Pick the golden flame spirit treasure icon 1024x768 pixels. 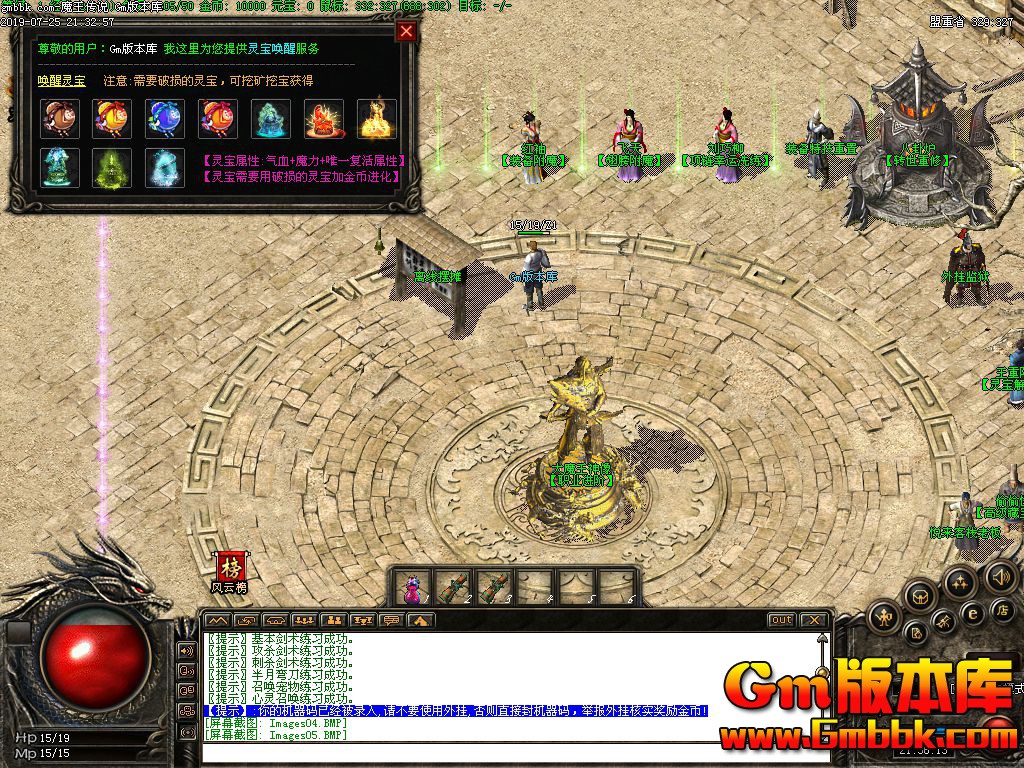[377, 117]
